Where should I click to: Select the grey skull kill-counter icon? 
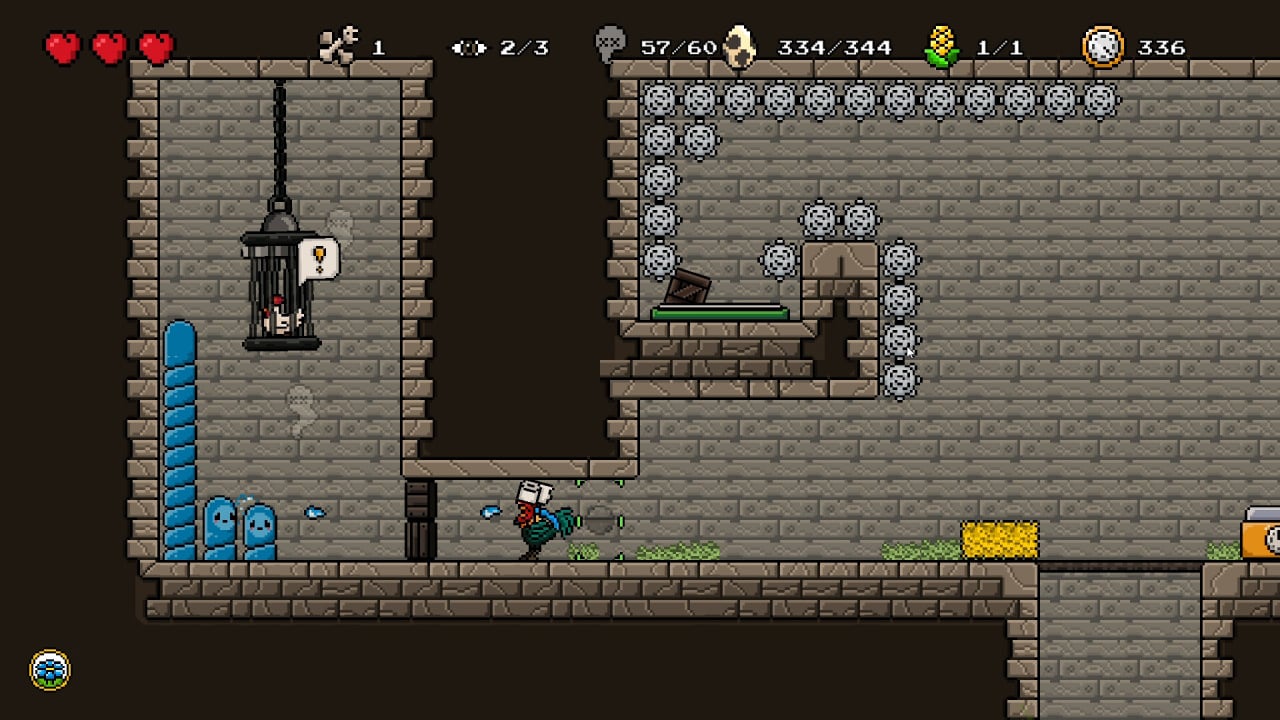pos(610,45)
